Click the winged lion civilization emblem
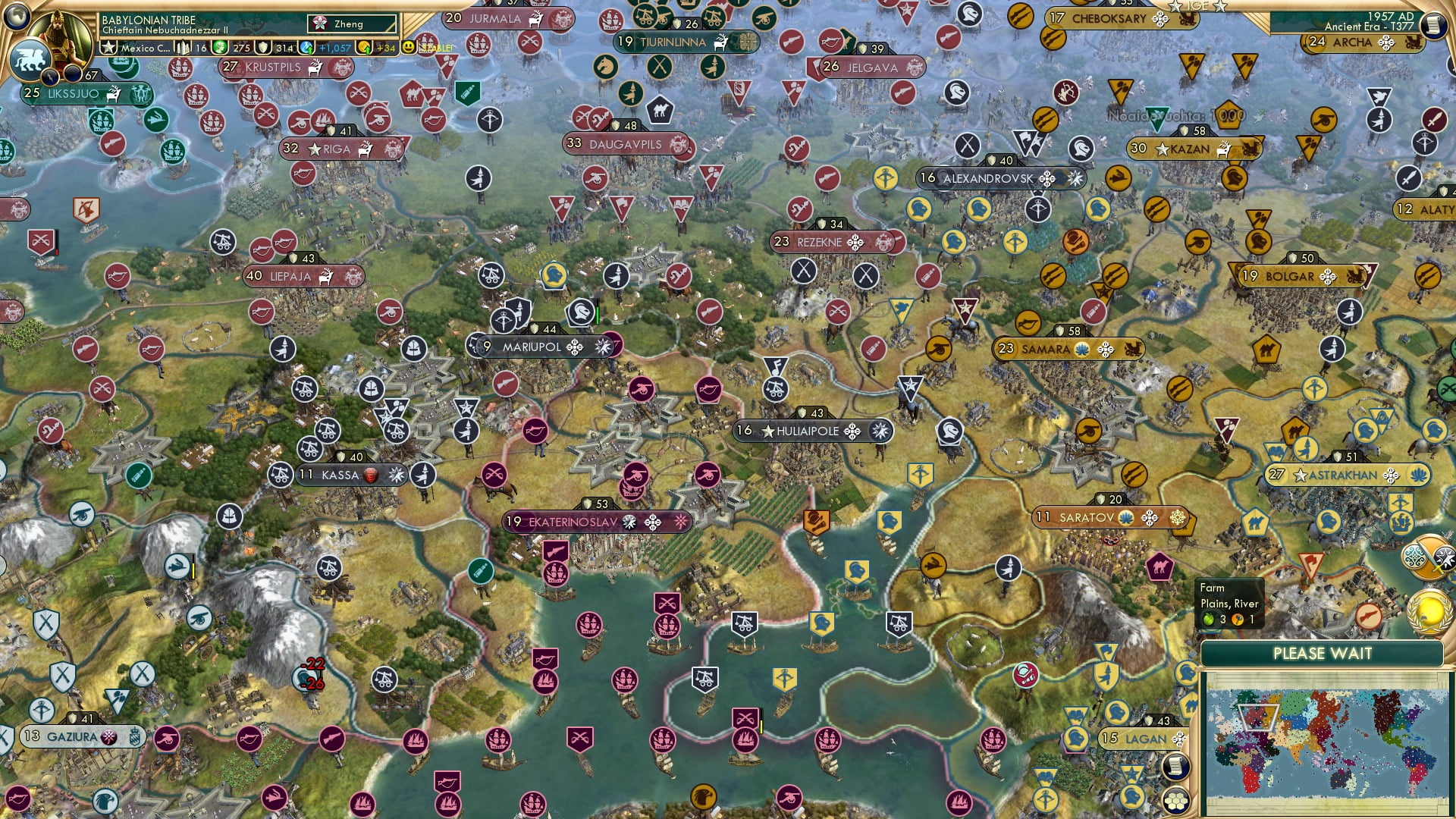This screenshot has width=1456, height=819. tap(29, 59)
